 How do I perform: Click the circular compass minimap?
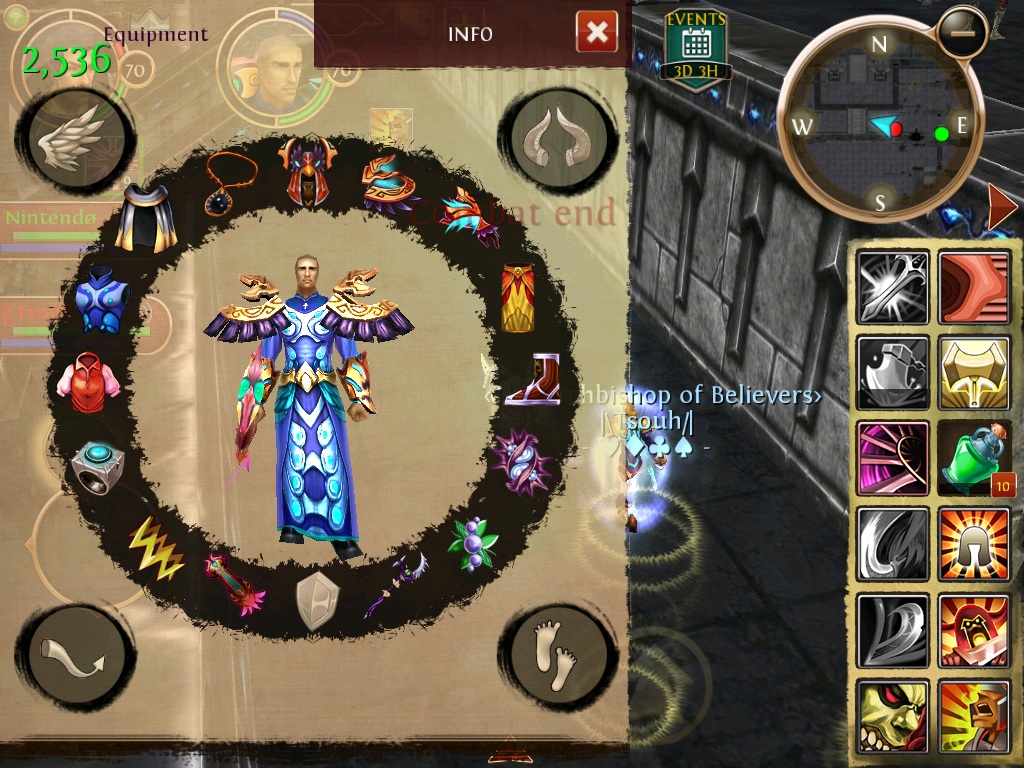coord(879,122)
